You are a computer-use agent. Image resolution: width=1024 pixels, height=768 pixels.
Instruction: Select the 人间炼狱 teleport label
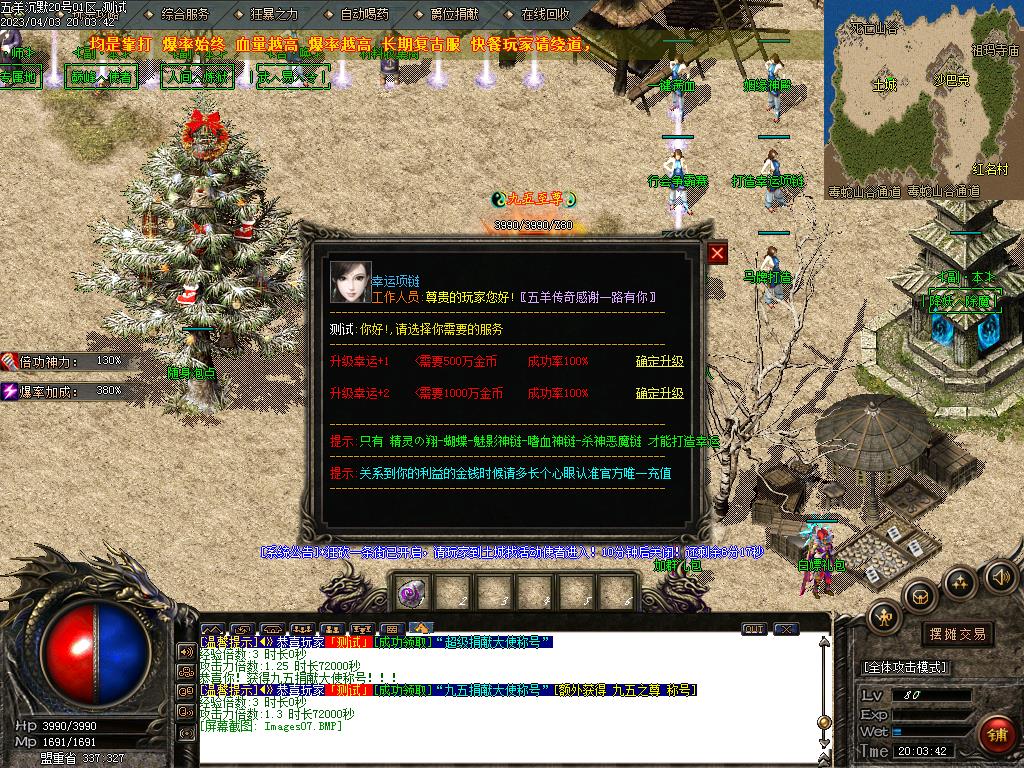pos(196,77)
